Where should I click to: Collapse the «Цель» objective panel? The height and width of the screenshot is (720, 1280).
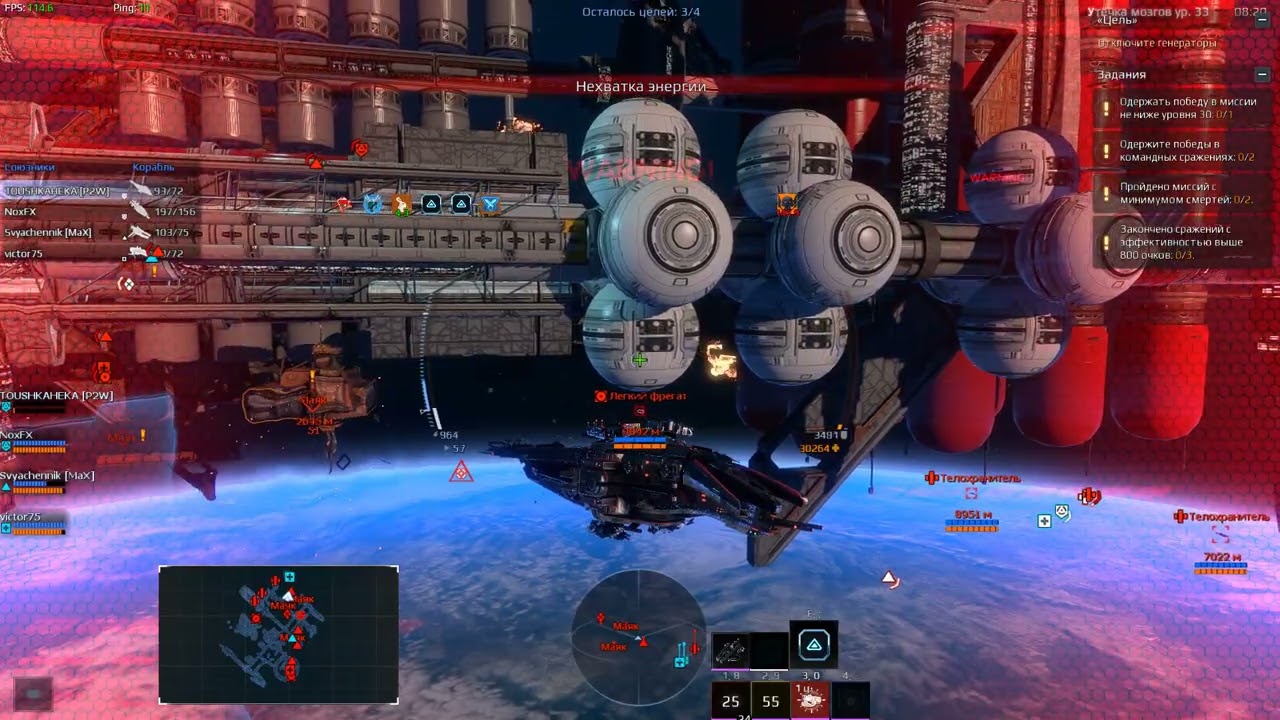1262,20
